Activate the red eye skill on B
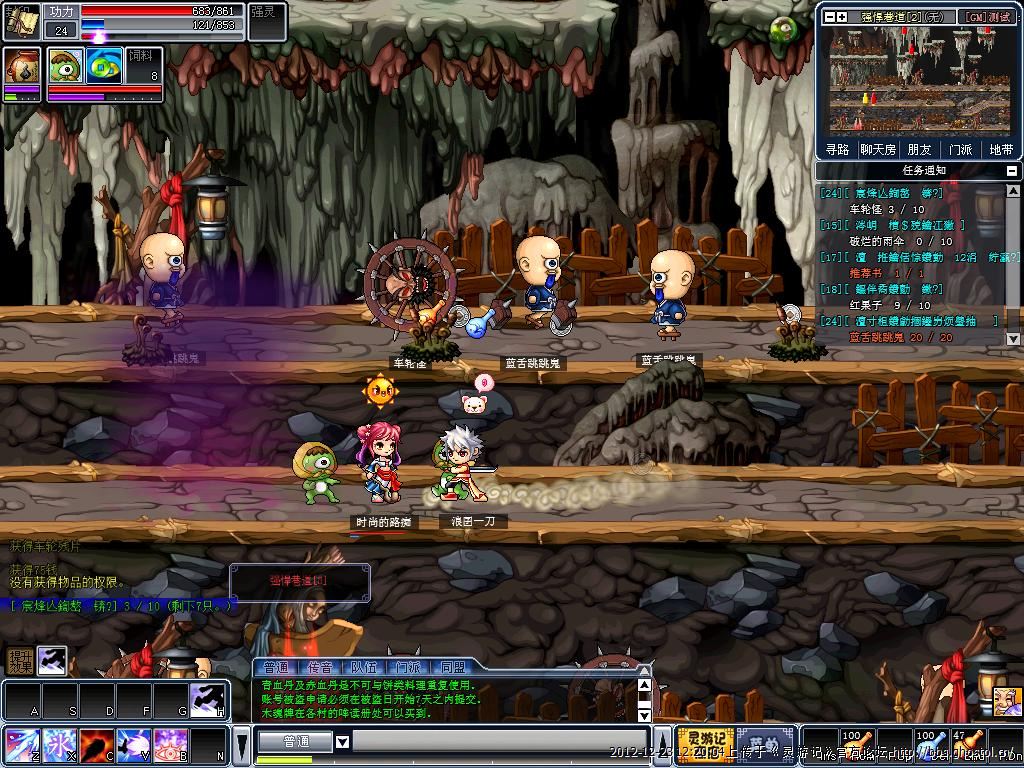Image resolution: width=1024 pixels, height=768 pixels. (x=170, y=745)
